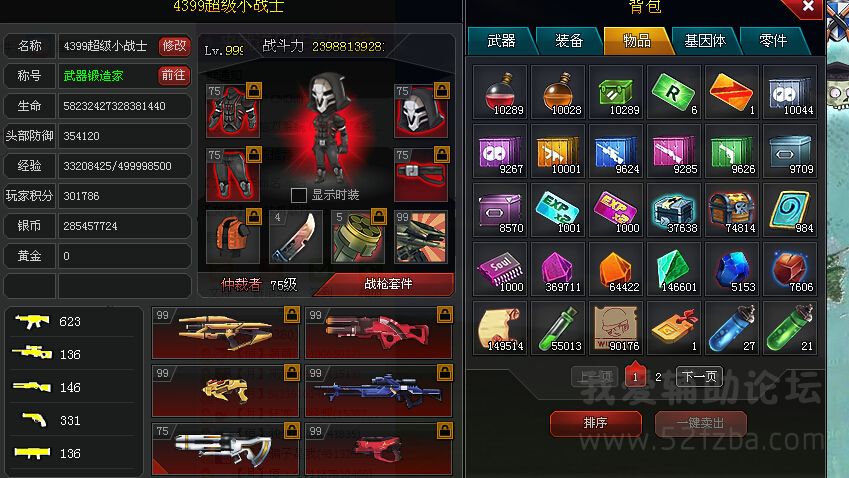This screenshot has height=478, width=849.
Task: Toggle the 显示时装 checkbox
Action: pyautogui.click(x=298, y=195)
